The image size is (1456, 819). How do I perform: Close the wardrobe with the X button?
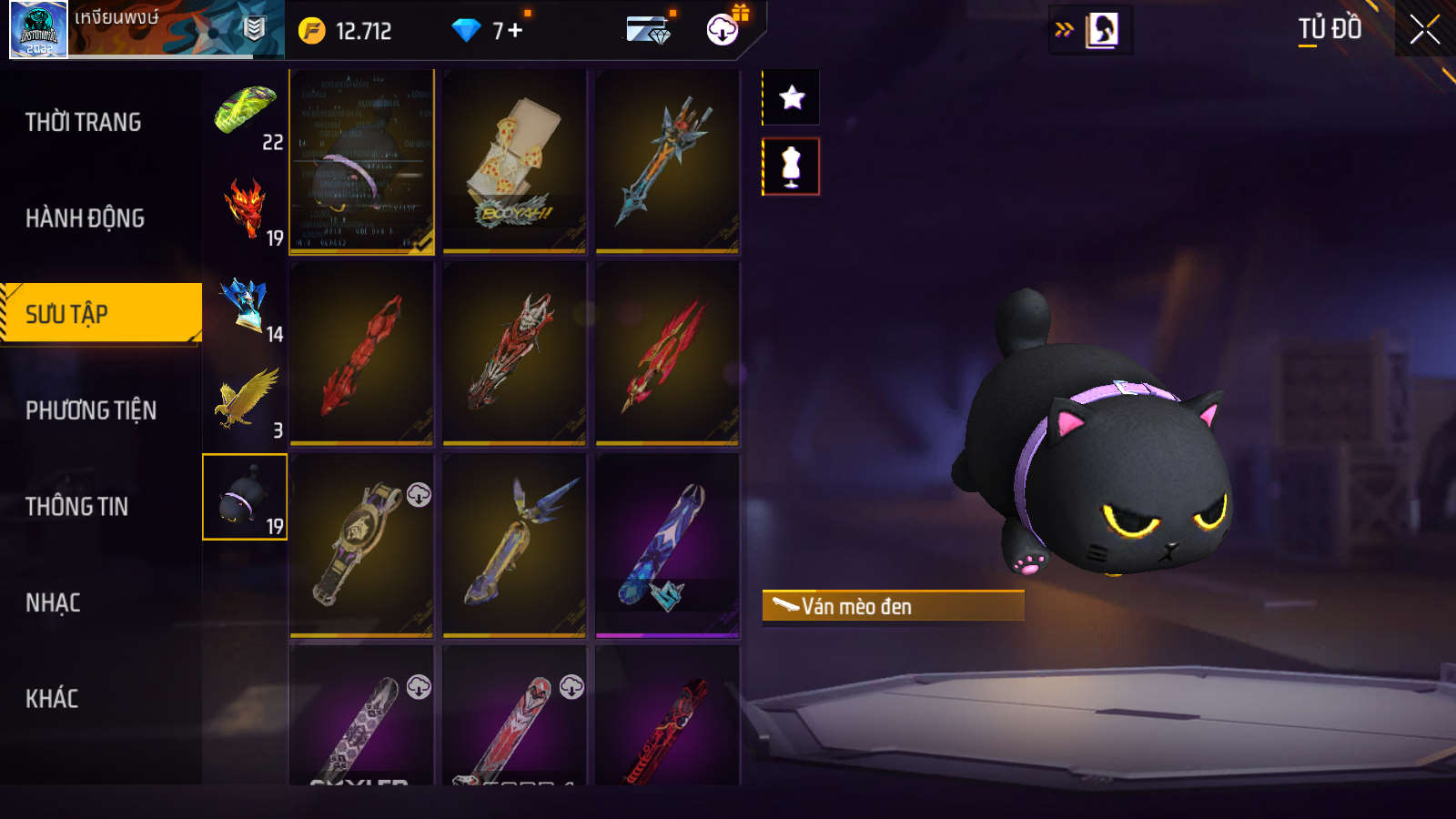click(1424, 30)
